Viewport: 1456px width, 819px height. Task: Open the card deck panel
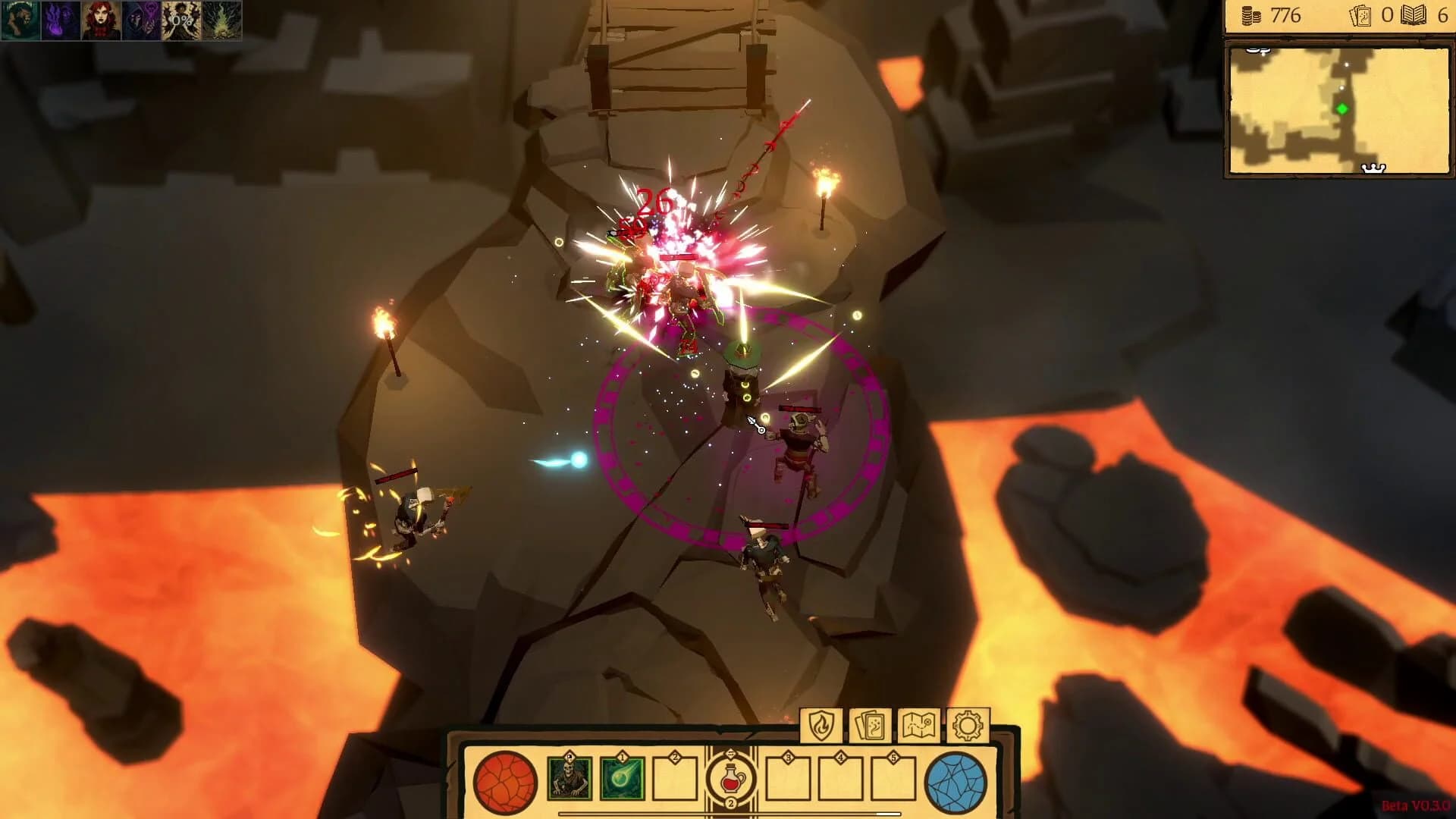pyautogui.click(x=871, y=726)
